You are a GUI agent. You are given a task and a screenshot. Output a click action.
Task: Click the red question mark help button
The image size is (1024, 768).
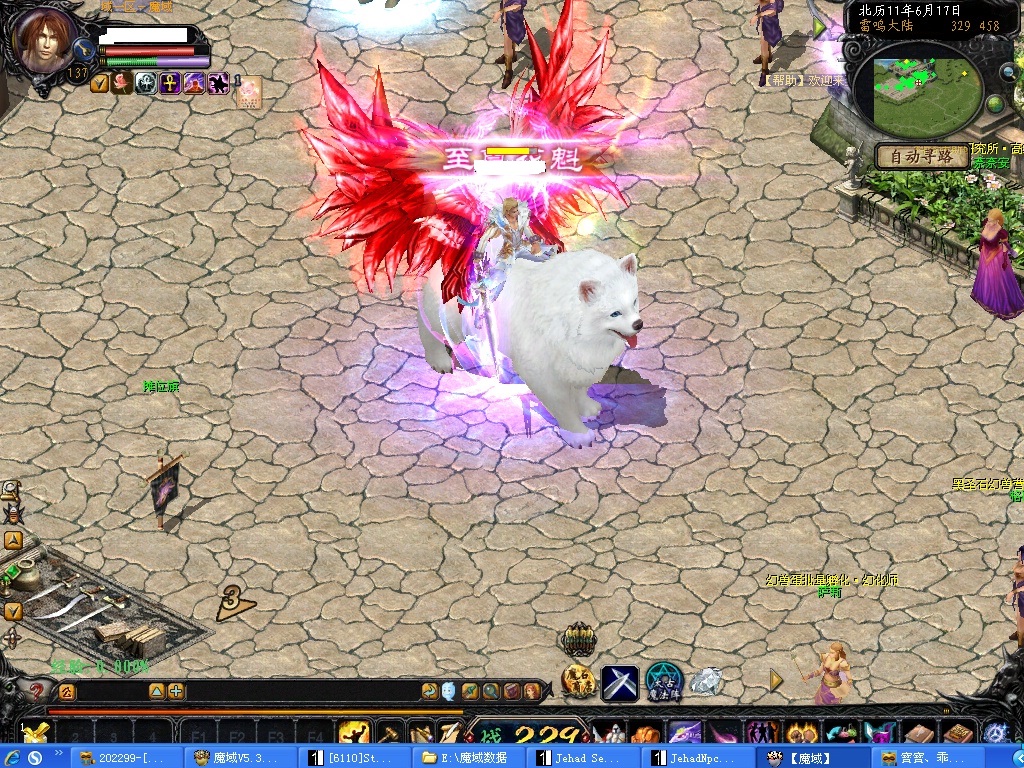coord(37,690)
